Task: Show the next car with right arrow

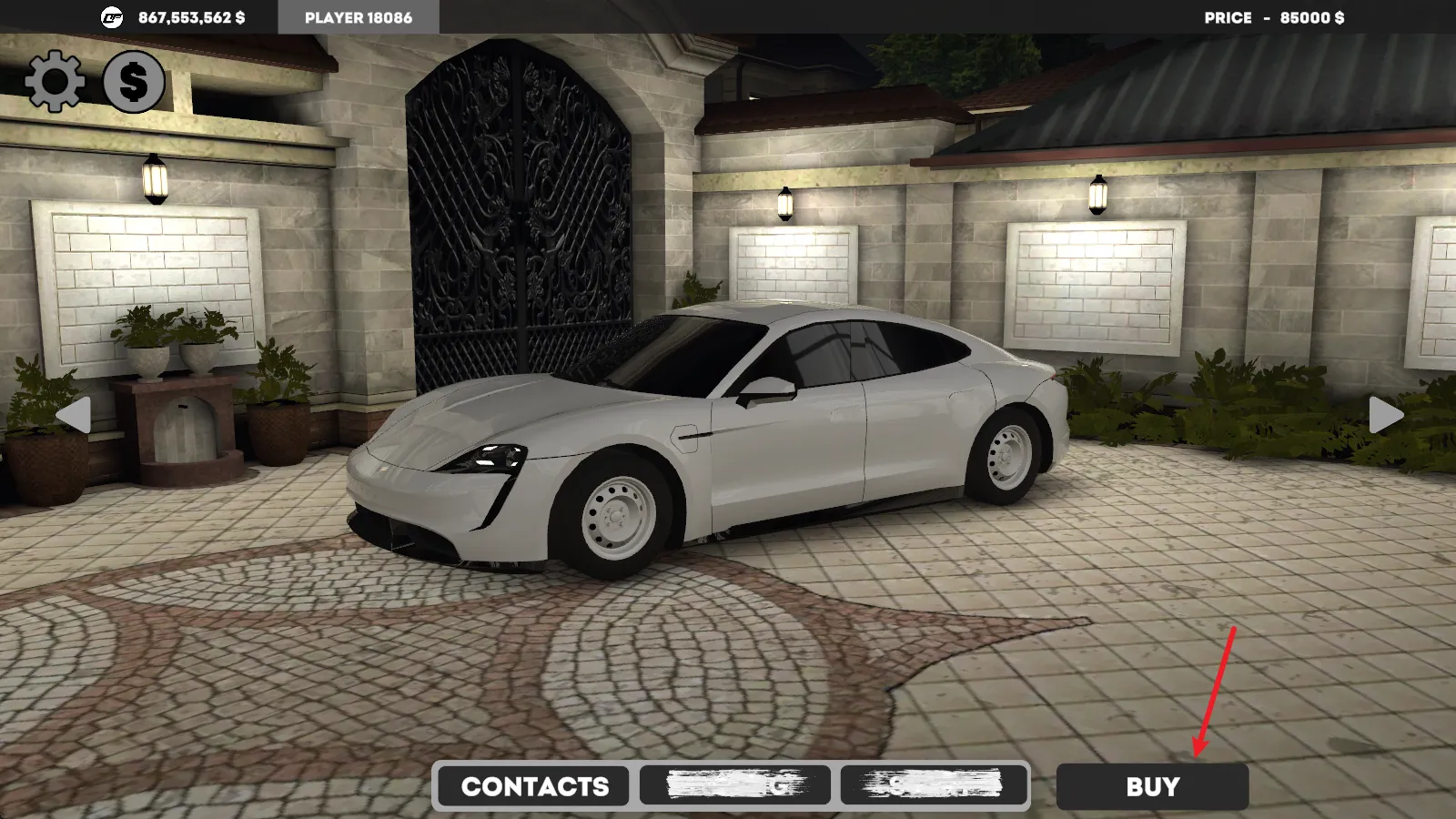Action: tap(1385, 416)
